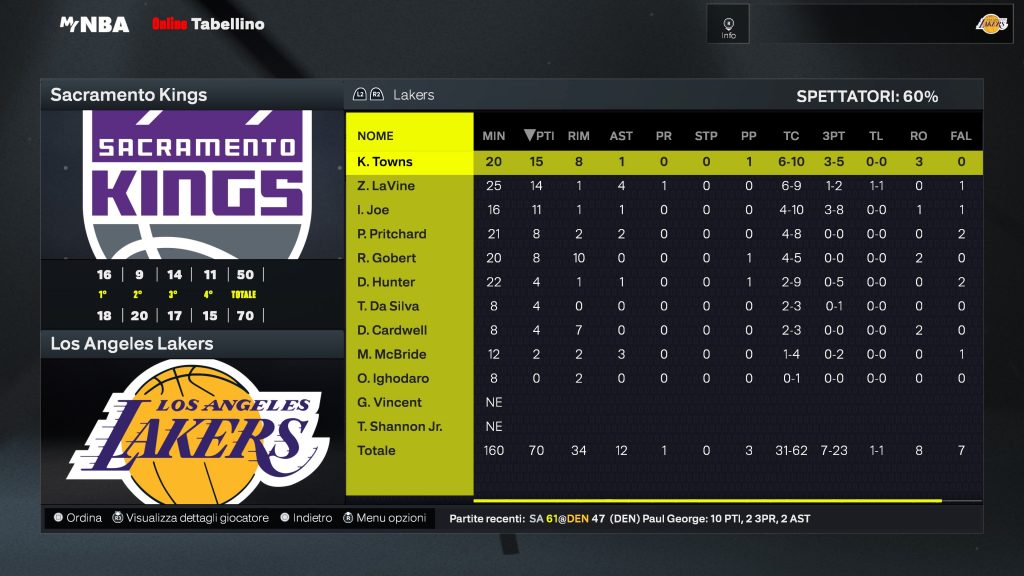The height and width of the screenshot is (576, 1024).
Task: Highlight P. Pritchard's stat row
Action: coord(392,234)
